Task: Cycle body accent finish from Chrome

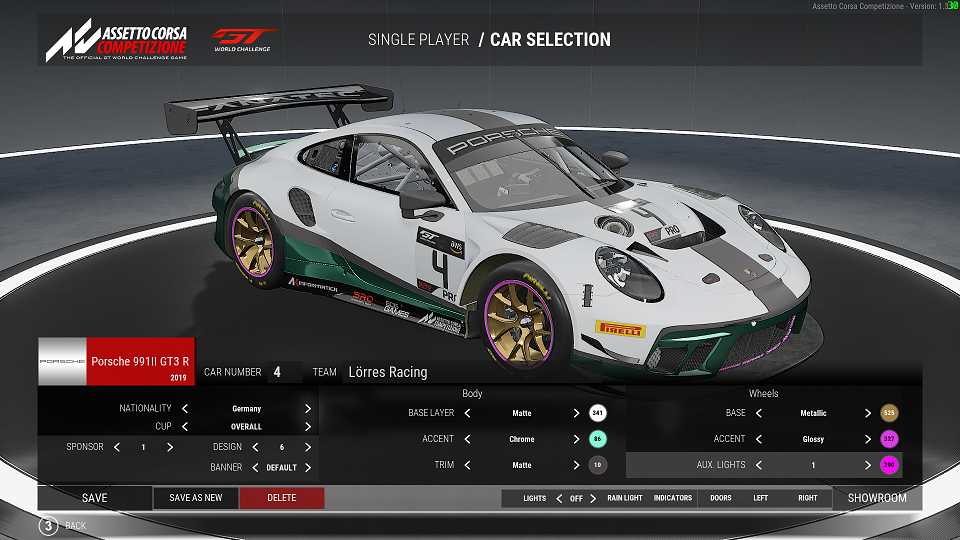Action: point(577,439)
